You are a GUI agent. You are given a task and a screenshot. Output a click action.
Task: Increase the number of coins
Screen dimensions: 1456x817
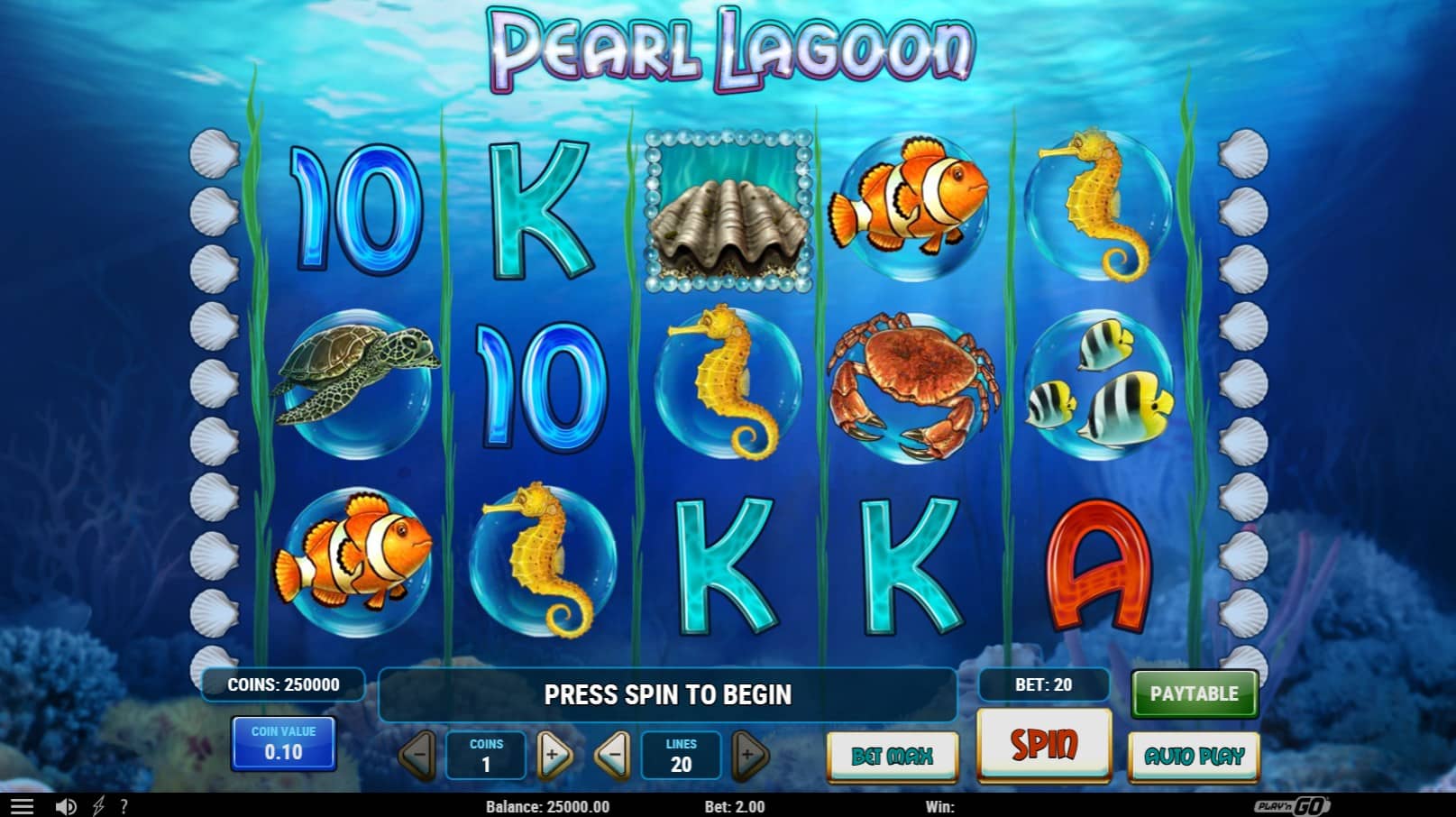click(554, 755)
